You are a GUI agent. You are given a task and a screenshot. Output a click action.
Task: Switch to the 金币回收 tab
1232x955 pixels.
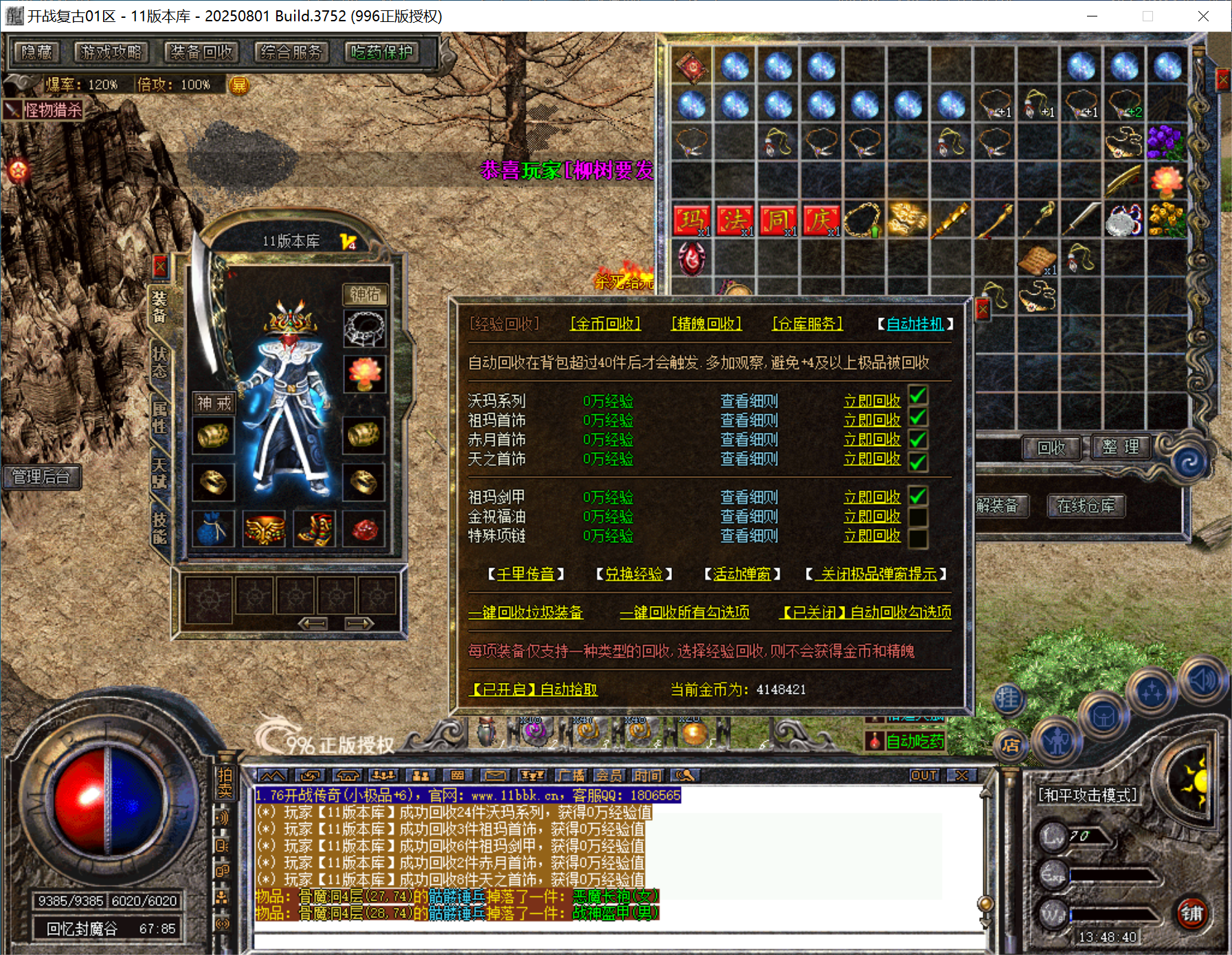(605, 324)
